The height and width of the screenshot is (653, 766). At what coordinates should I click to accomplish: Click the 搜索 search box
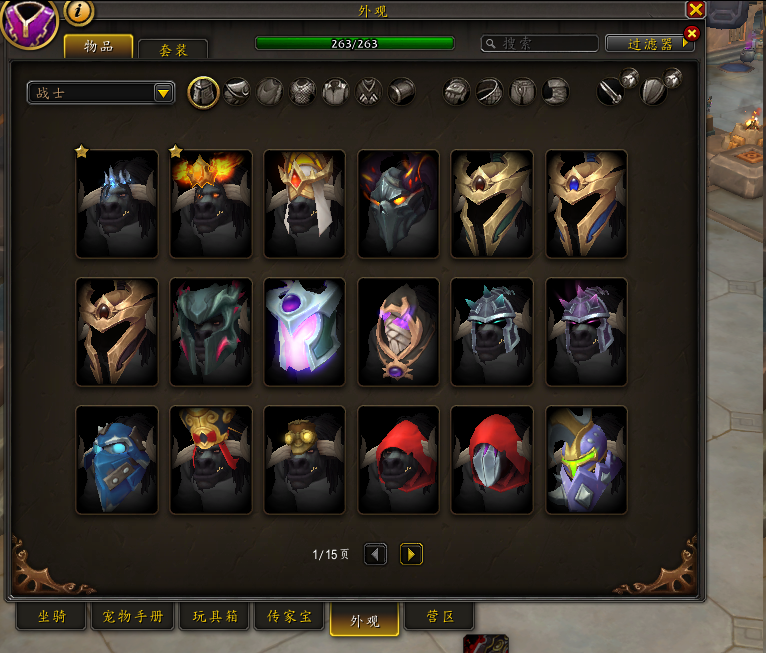pos(540,44)
